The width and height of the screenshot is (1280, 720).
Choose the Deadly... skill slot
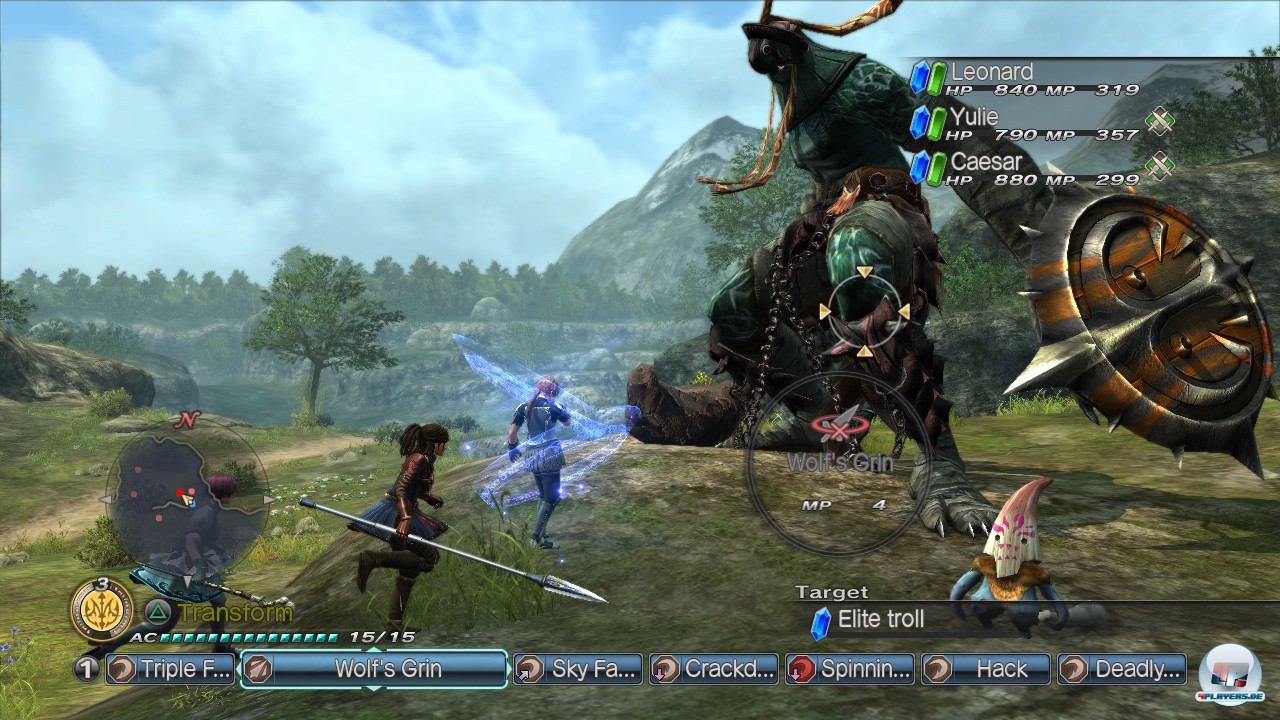coord(1122,669)
